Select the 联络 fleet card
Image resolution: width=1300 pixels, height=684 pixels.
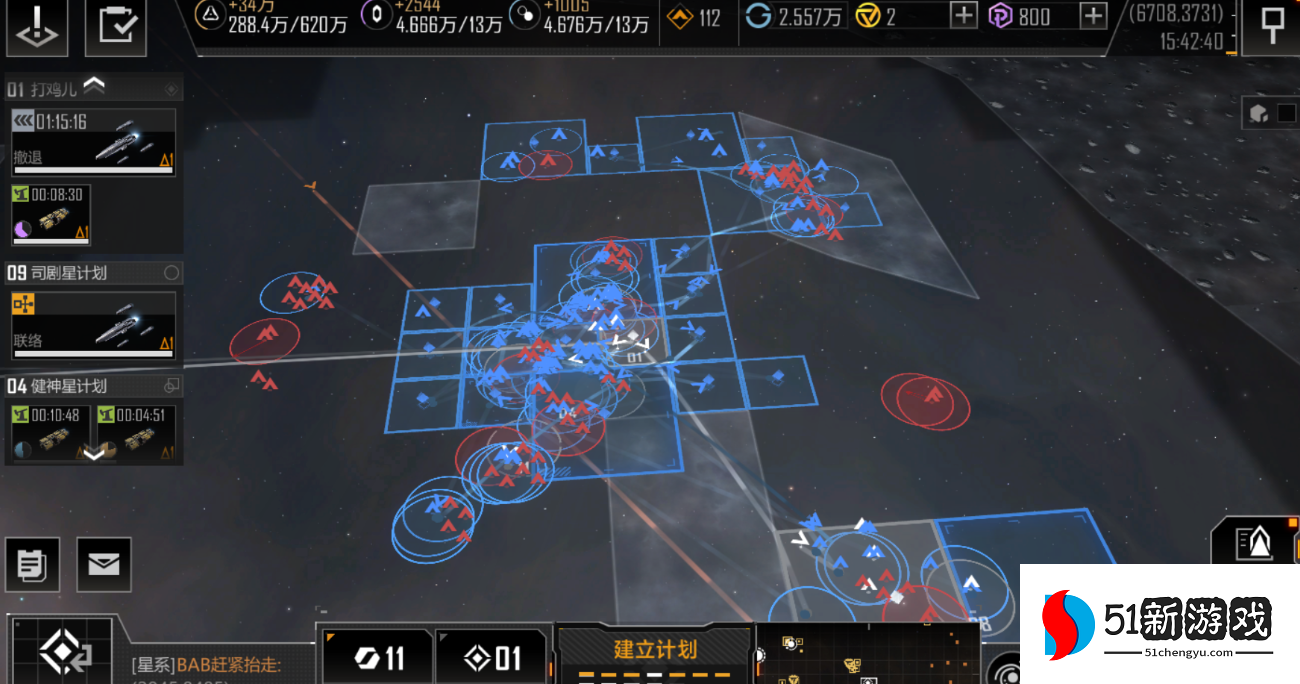click(93, 325)
